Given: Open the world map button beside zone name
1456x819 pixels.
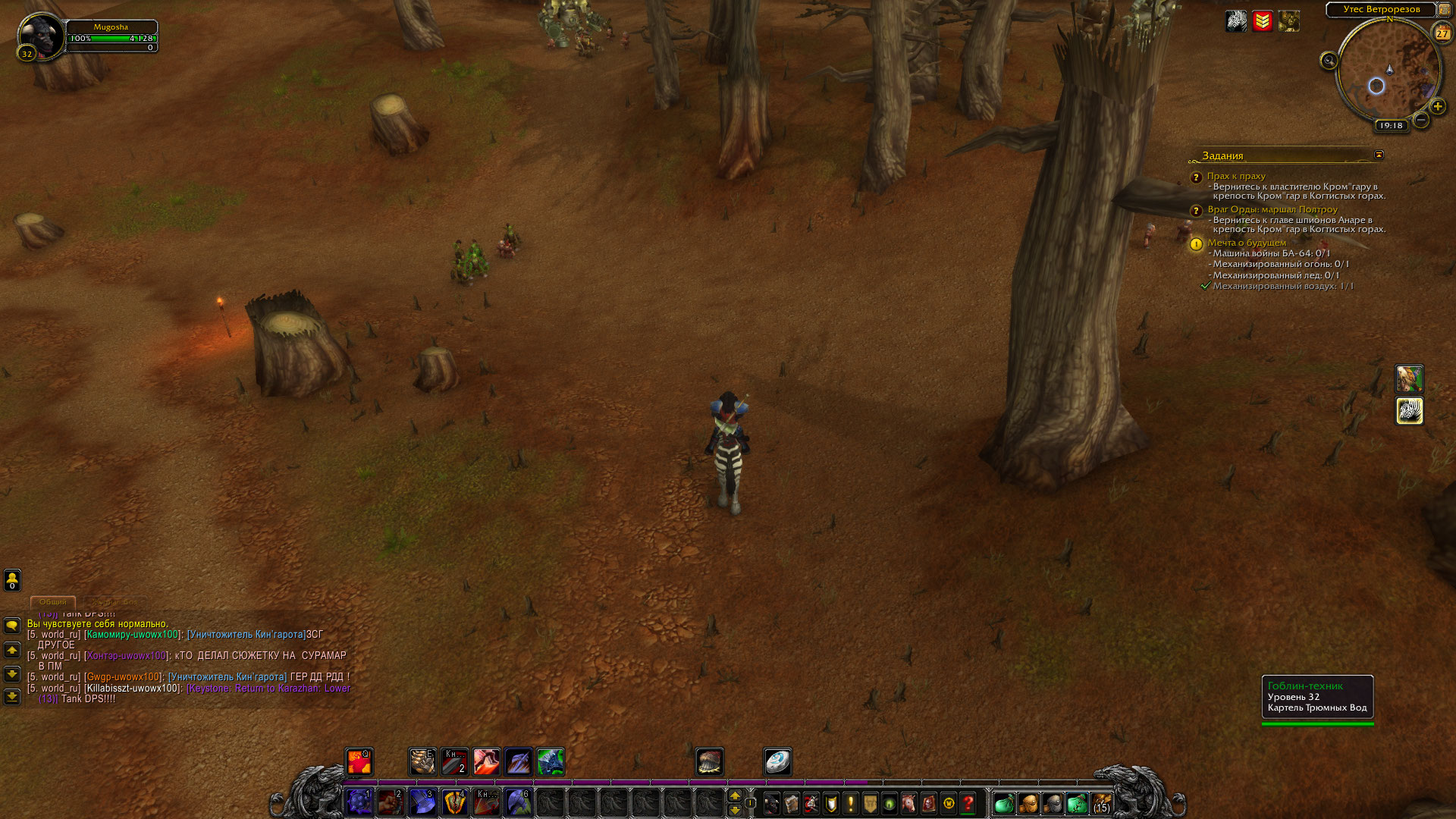Looking at the screenshot, I should (1445, 10).
